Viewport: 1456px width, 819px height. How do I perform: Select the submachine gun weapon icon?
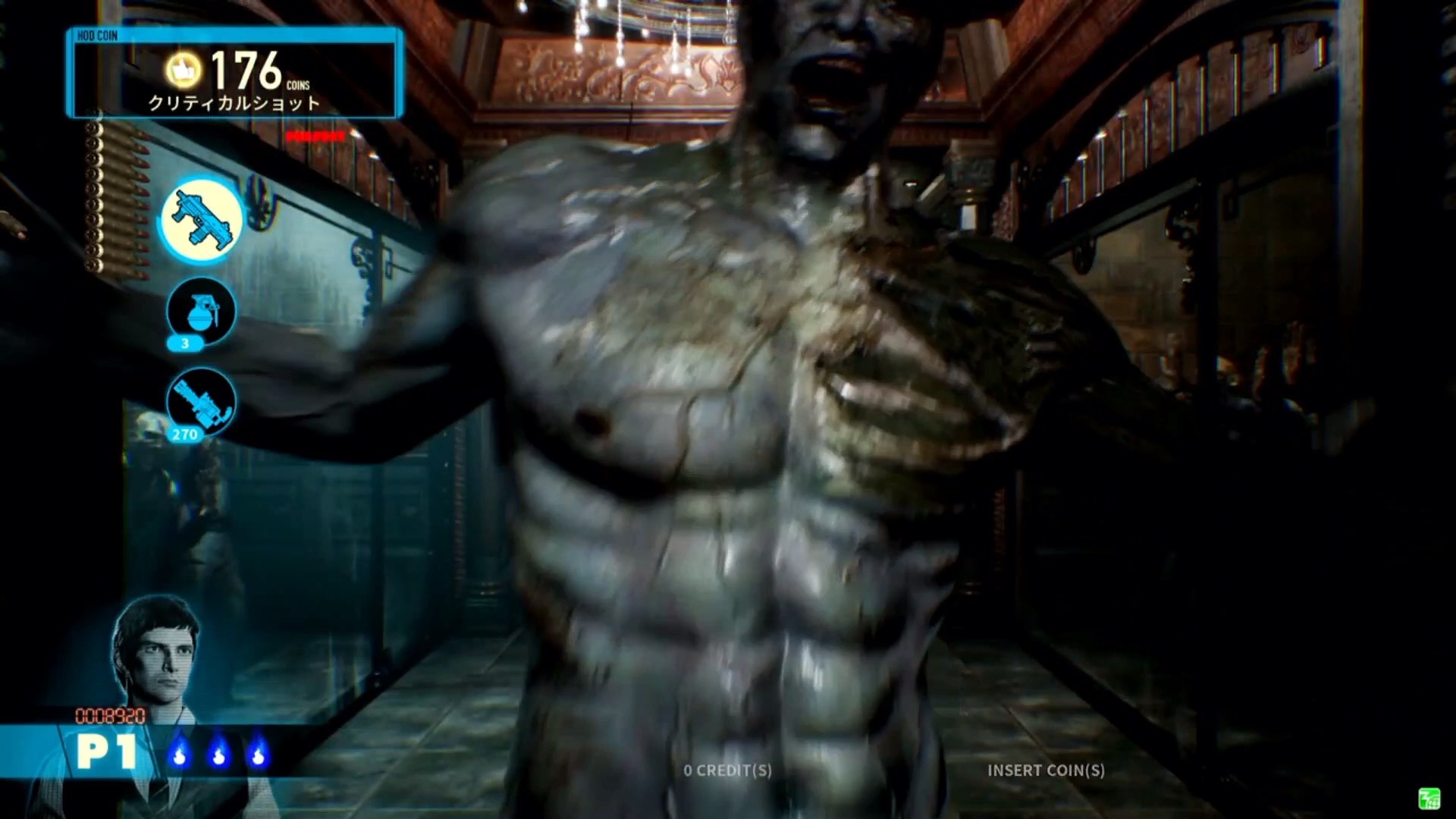click(201, 220)
